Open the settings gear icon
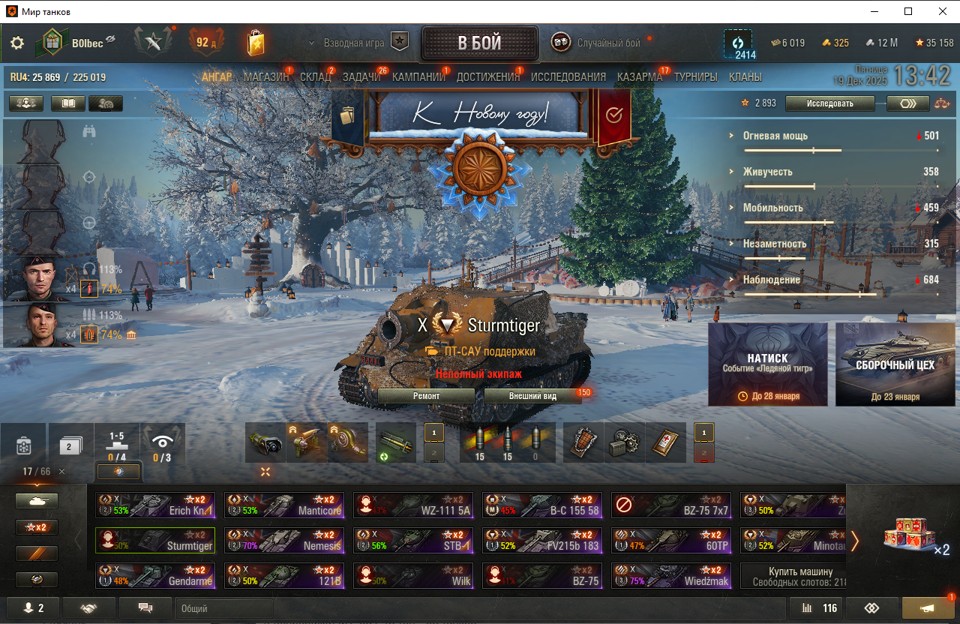The image size is (960, 624). 17,43
